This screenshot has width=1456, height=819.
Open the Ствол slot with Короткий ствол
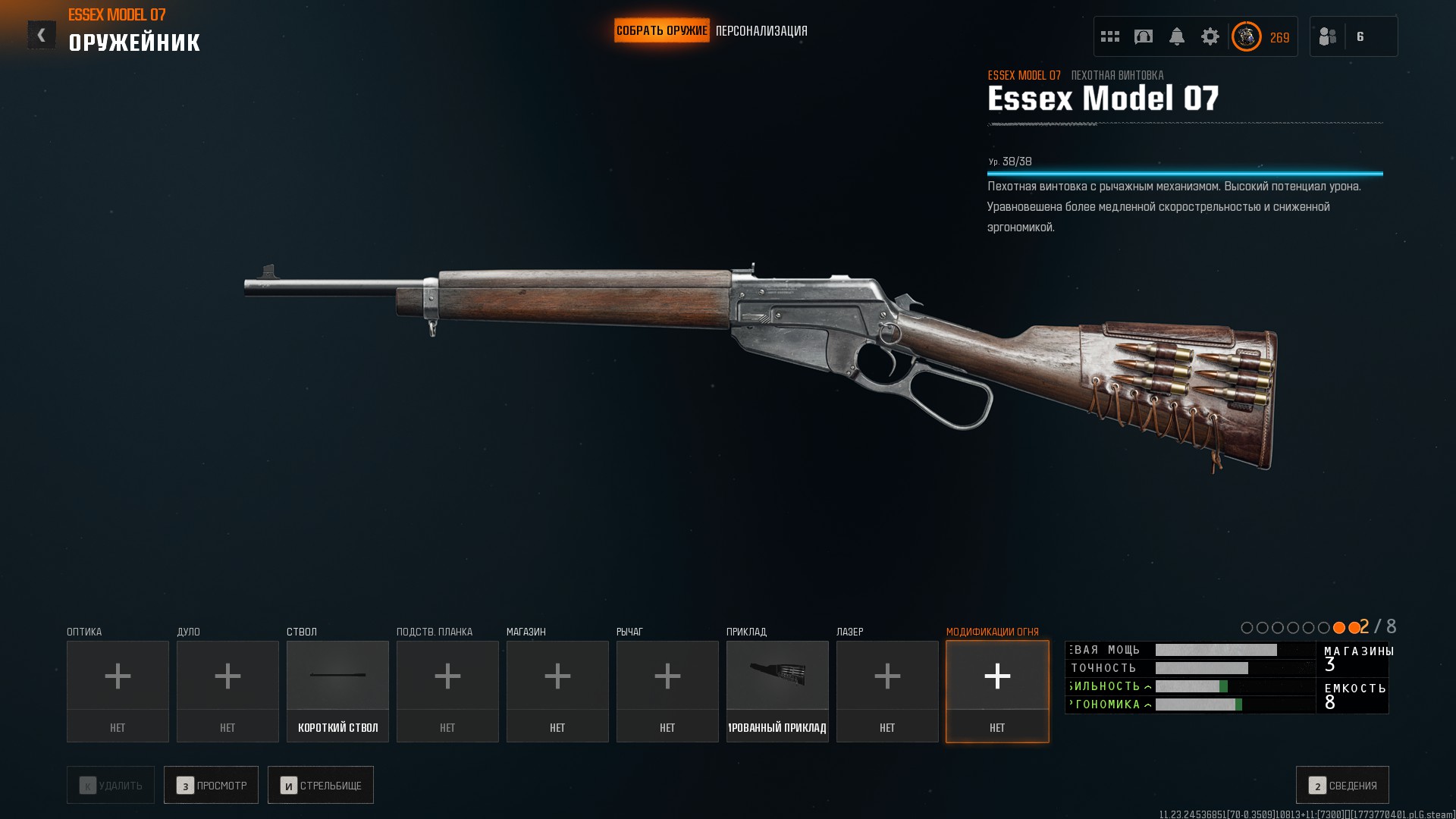pos(337,691)
